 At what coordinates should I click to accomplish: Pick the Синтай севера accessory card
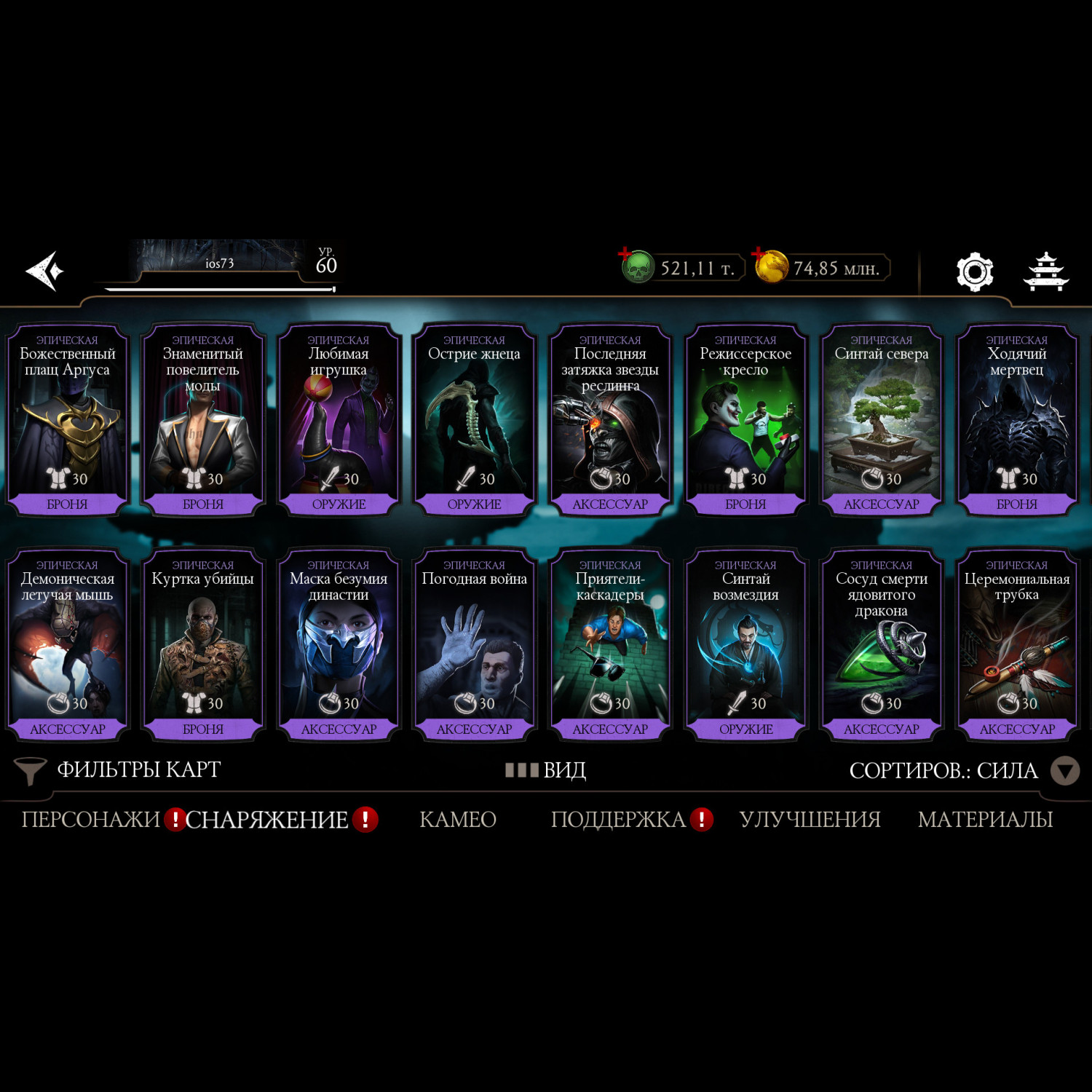(881, 420)
